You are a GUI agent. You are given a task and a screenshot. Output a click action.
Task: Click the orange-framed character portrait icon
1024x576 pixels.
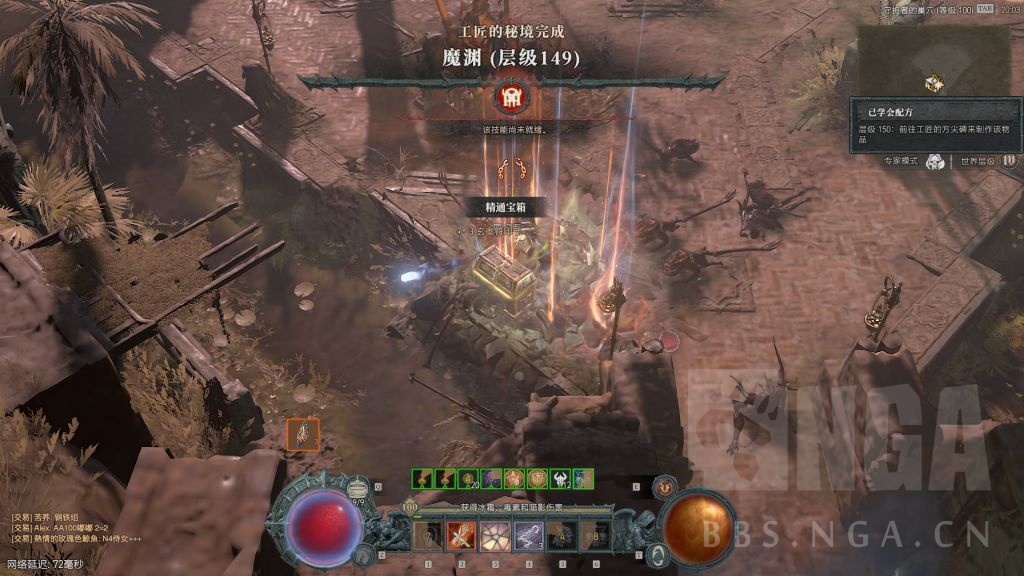click(303, 434)
